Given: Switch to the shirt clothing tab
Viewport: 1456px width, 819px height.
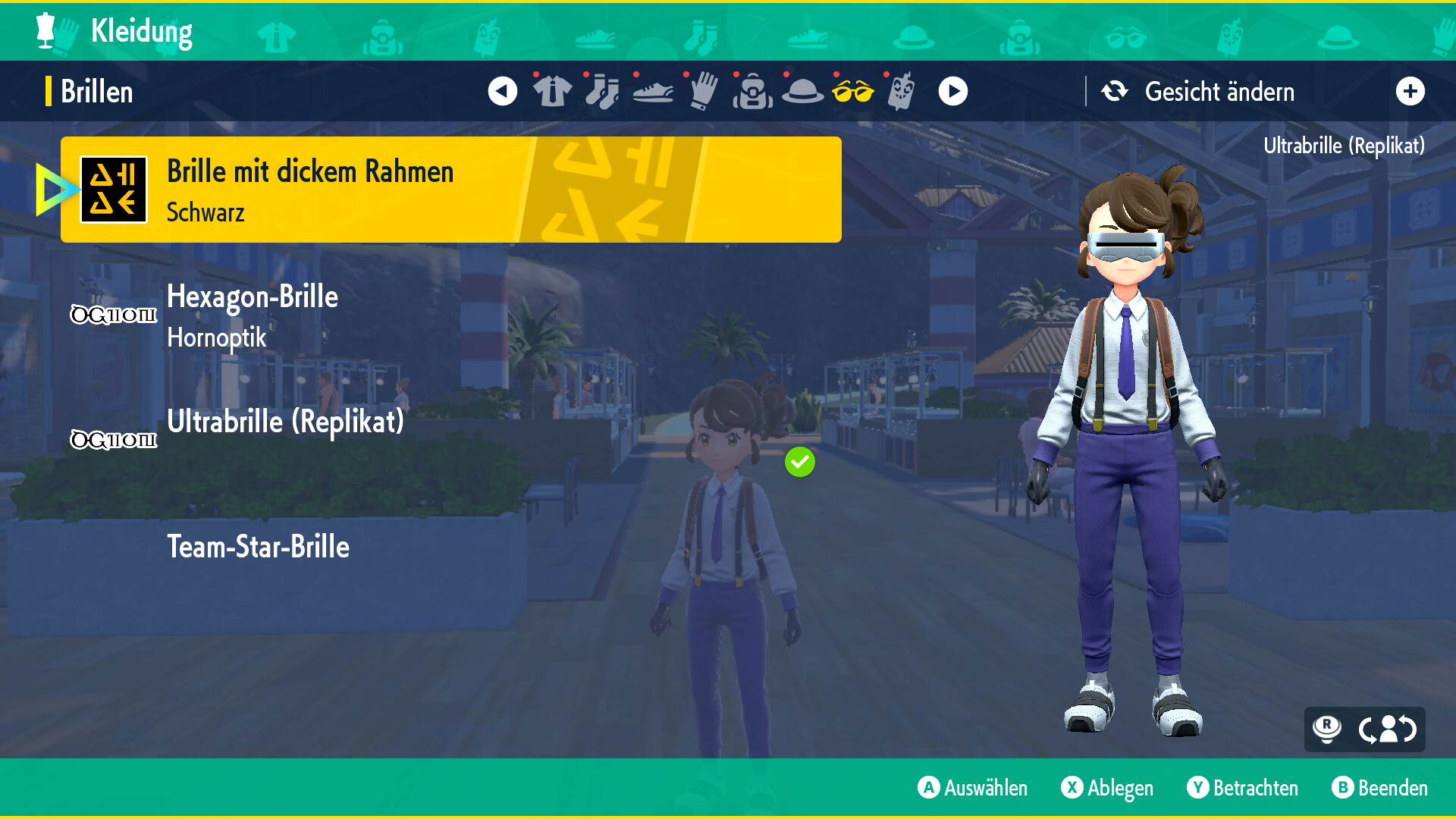Looking at the screenshot, I should [552, 92].
